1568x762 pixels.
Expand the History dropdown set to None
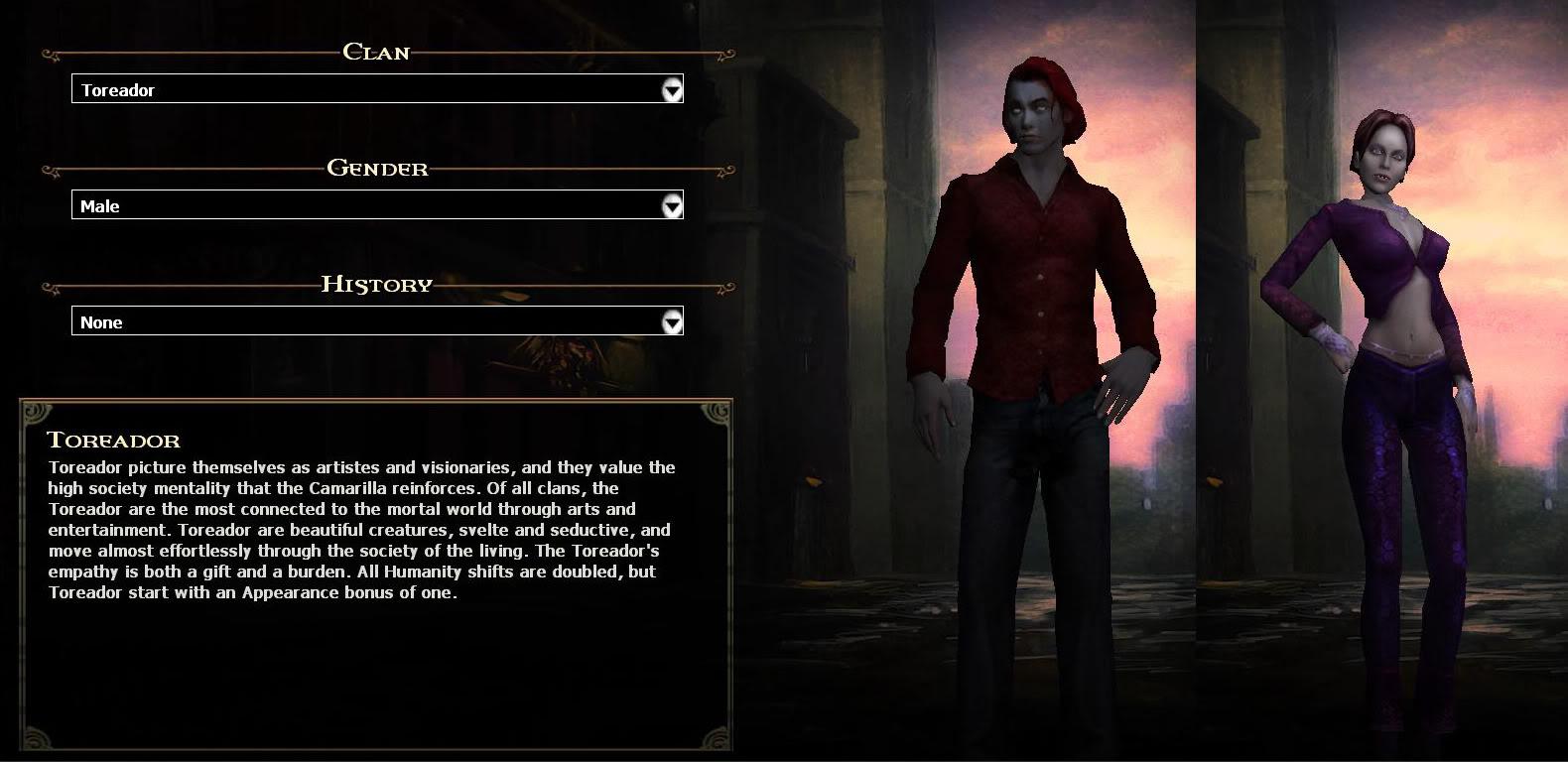pos(367,322)
